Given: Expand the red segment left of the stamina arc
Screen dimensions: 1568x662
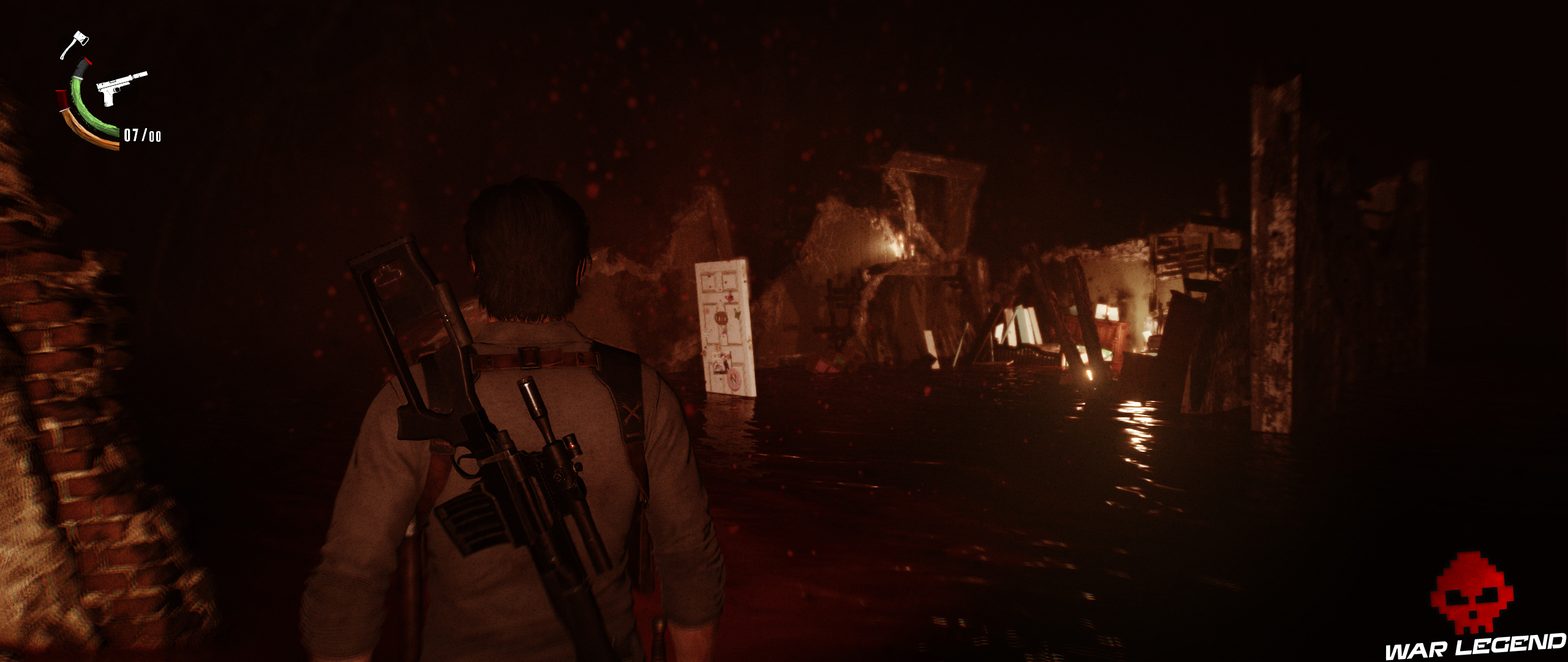Looking at the screenshot, I should 61,99.
